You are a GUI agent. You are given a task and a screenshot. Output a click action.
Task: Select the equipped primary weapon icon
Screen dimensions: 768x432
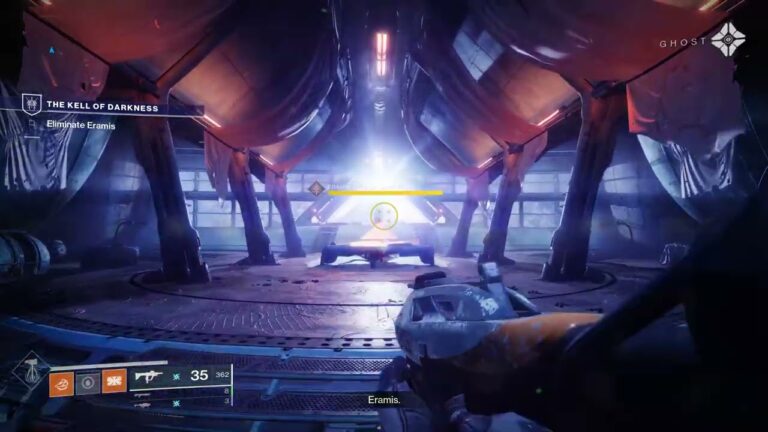click(155, 377)
